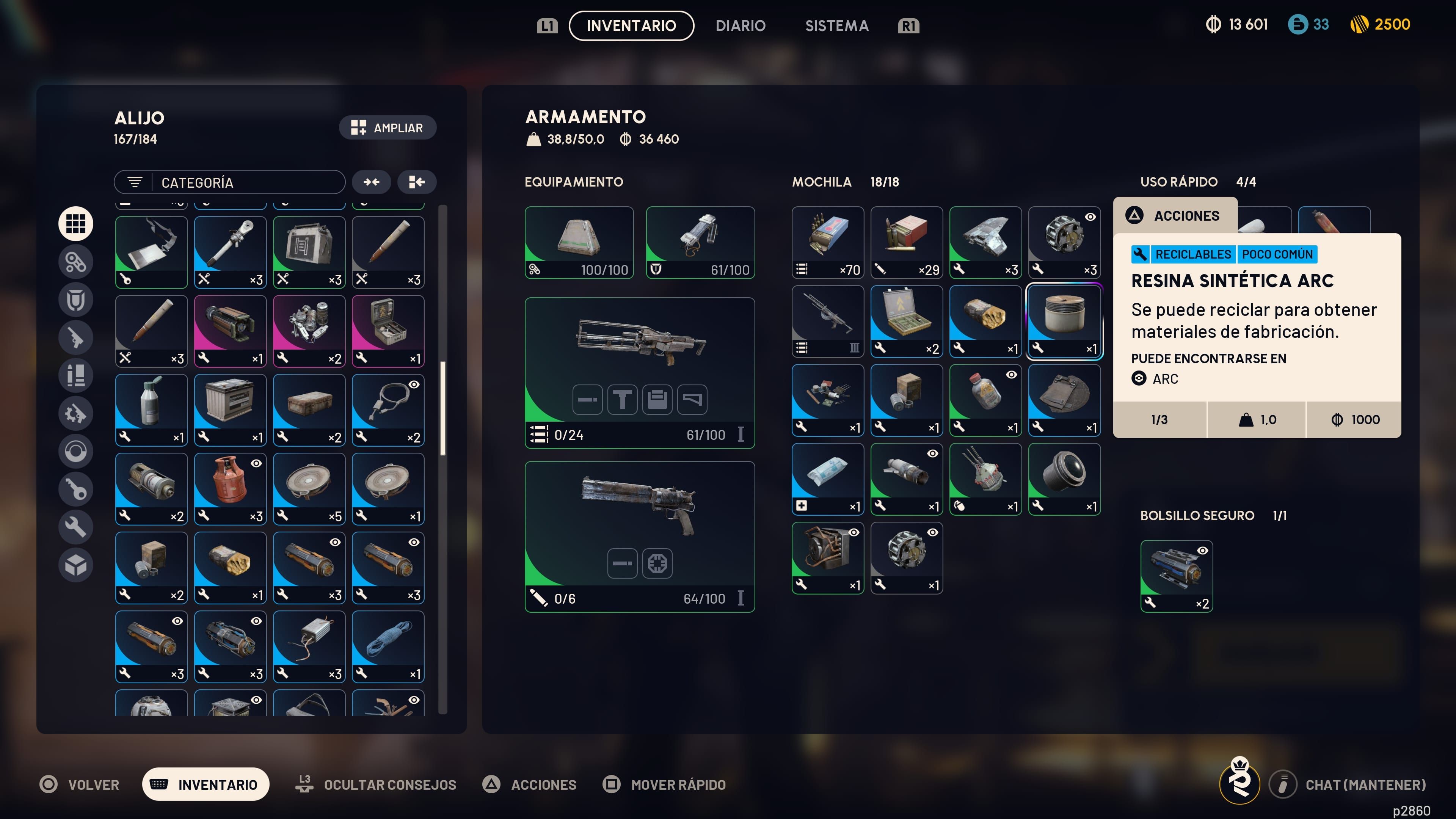Image resolution: width=1456 pixels, height=819 pixels.
Task: Select the 61/100 shield equipment slot
Action: coord(700,242)
